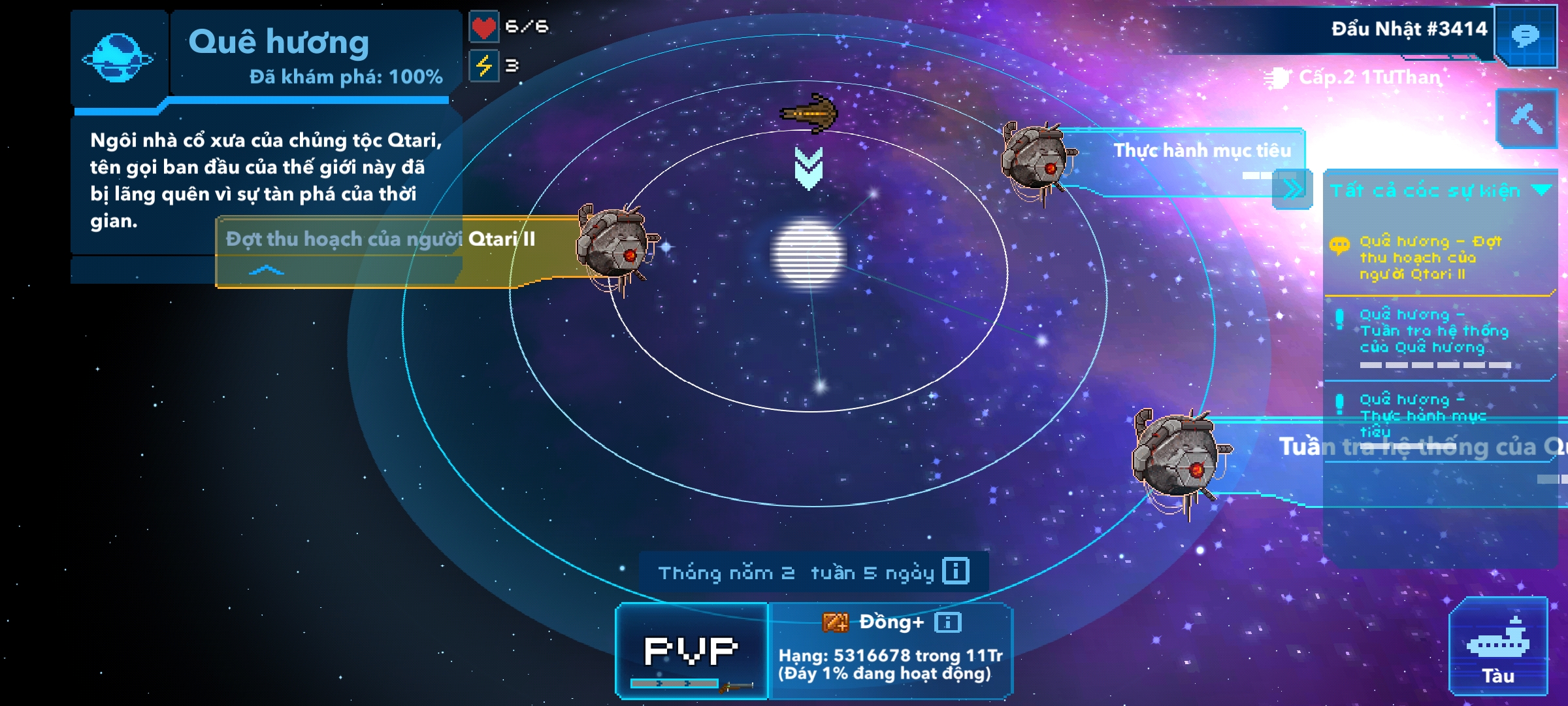Image resolution: width=1568 pixels, height=706 pixels.
Task: Select the lightning energy icon showing 3
Action: click(x=484, y=65)
